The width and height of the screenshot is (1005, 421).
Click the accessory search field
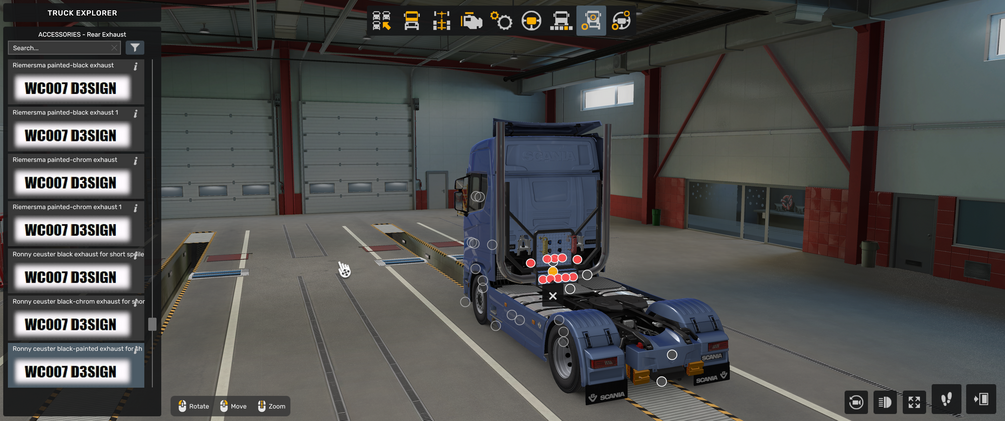click(62, 48)
